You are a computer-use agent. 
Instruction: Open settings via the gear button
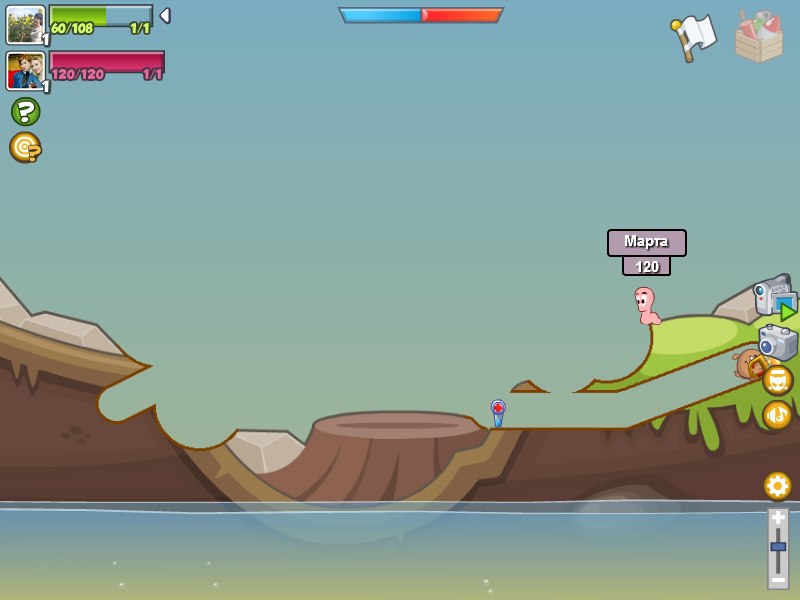coord(778,486)
